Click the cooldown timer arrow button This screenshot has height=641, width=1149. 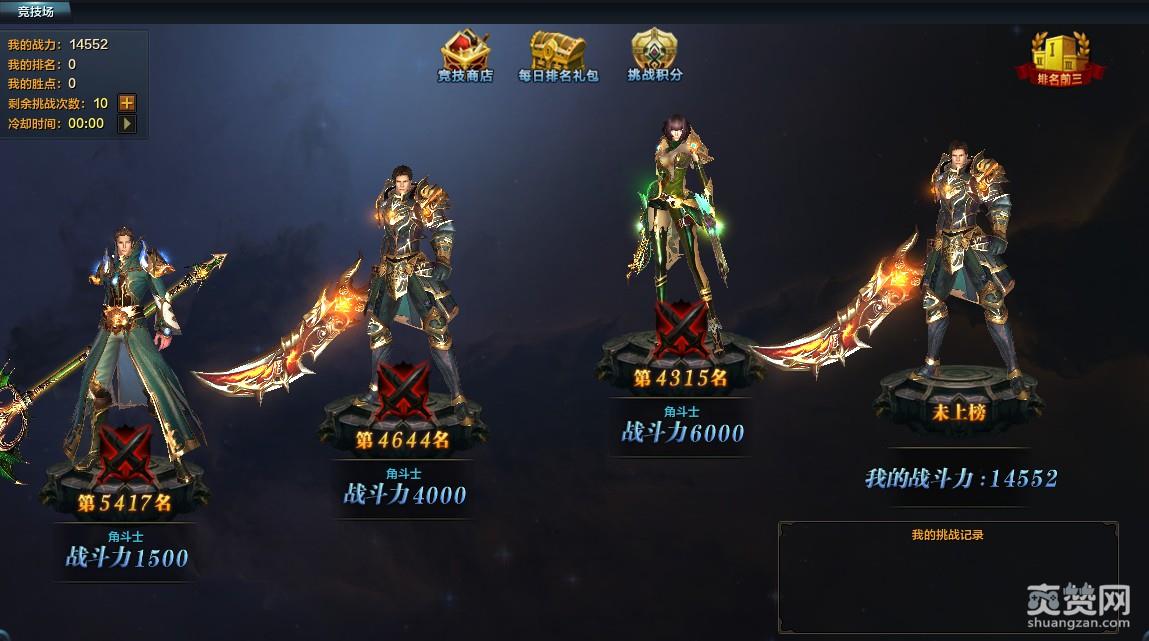(x=127, y=124)
